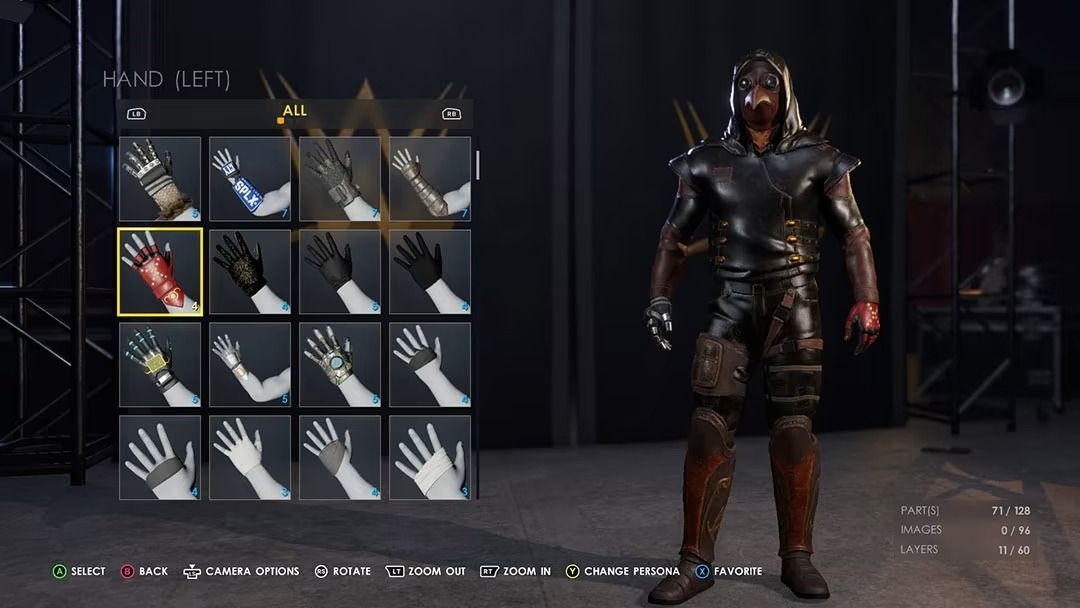Pick the bronze armored gauntlet
The image size is (1080, 608).
[430, 179]
